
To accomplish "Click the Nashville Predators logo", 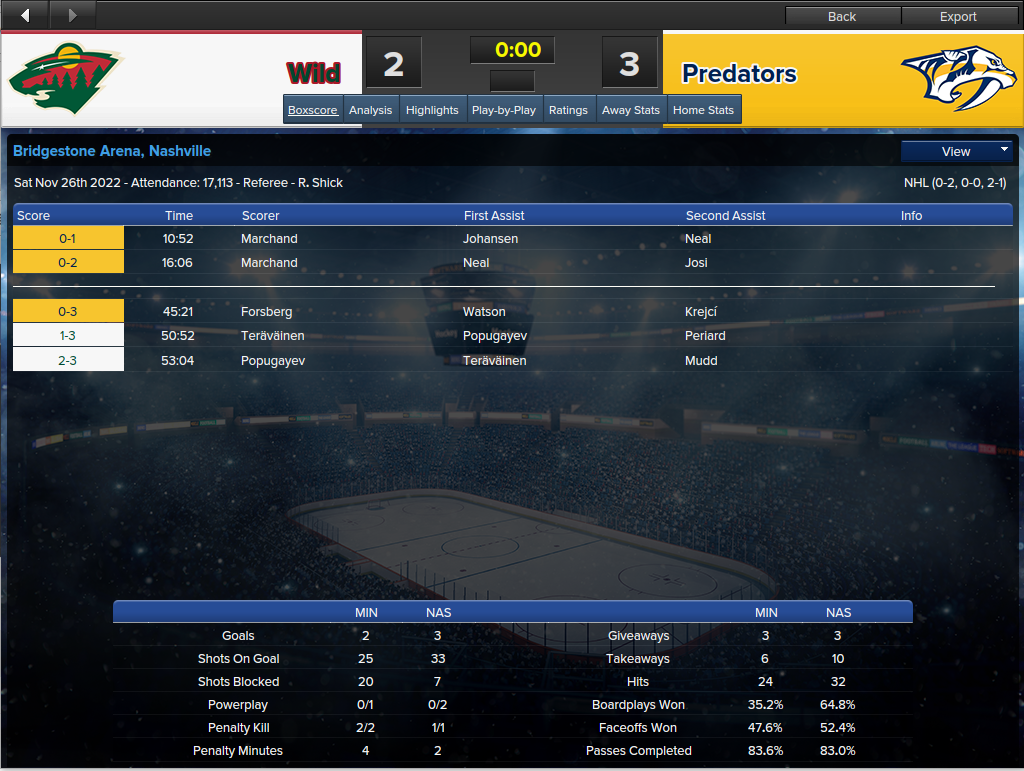I will point(958,77).
